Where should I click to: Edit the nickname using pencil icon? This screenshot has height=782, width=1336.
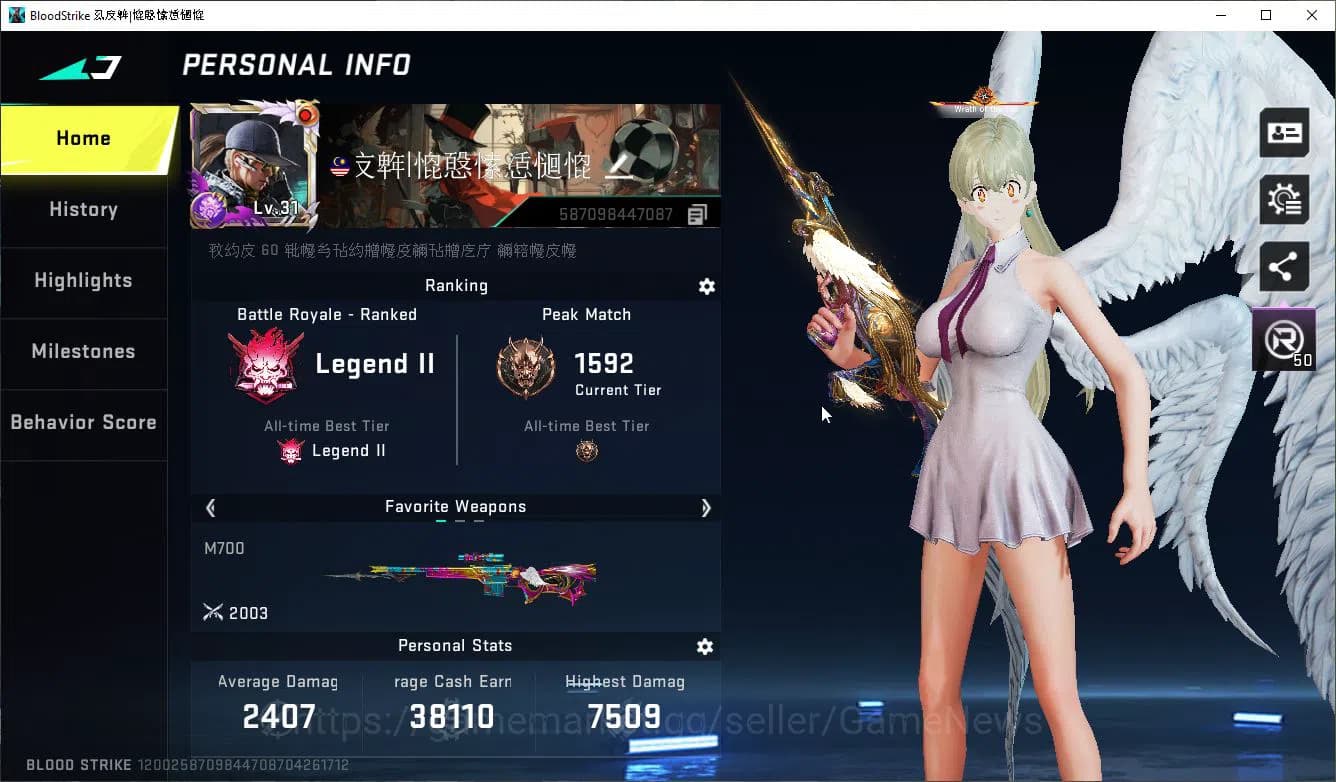[x=620, y=168]
